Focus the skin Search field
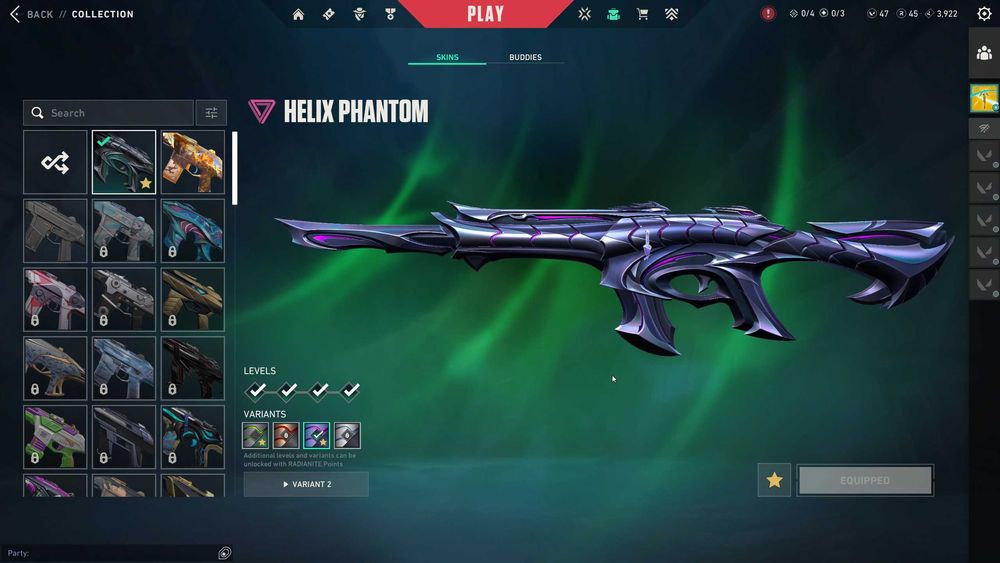The width and height of the screenshot is (1000, 563). [x=110, y=113]
